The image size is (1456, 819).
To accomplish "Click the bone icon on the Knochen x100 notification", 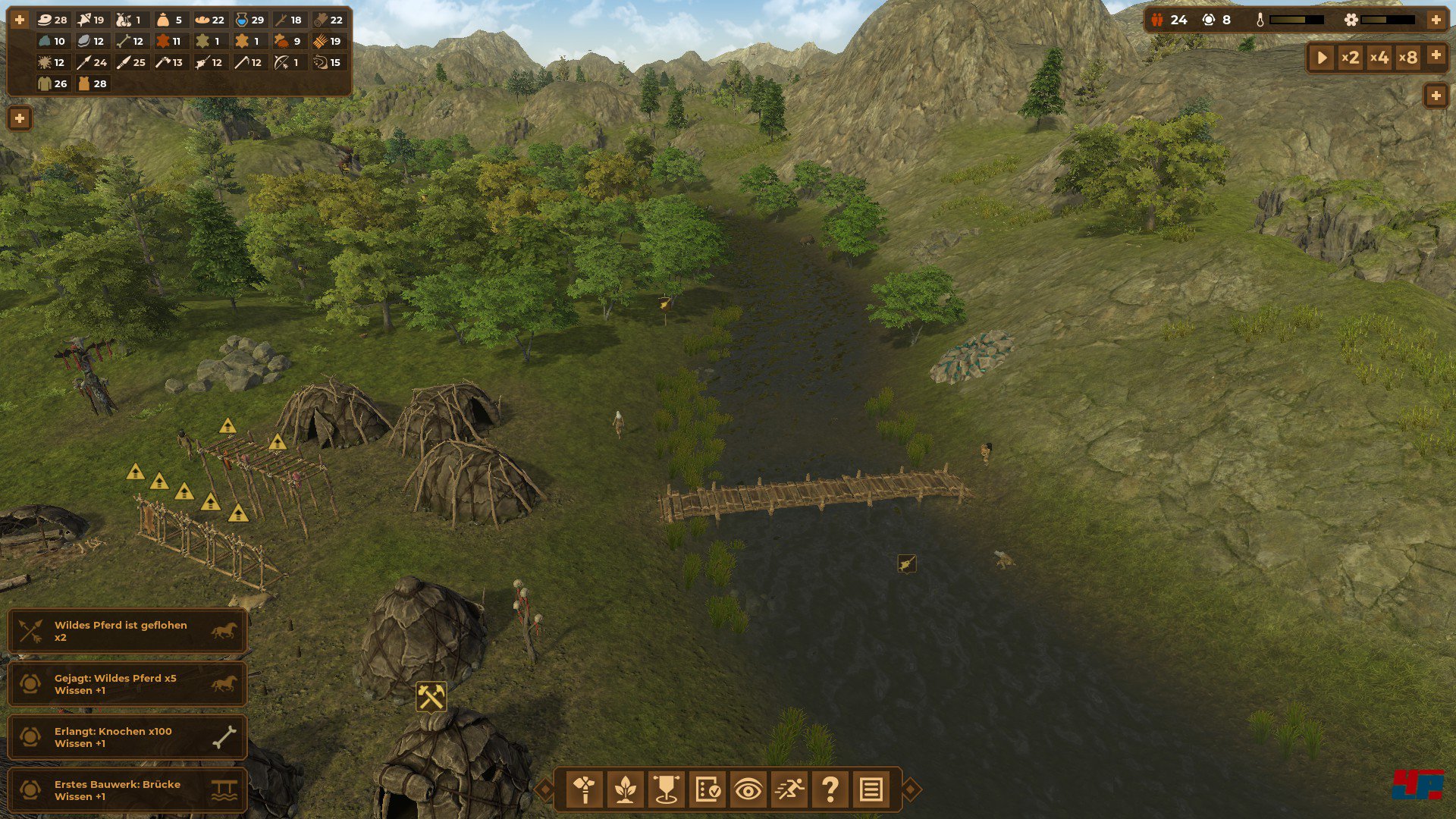I will [224, 736].
